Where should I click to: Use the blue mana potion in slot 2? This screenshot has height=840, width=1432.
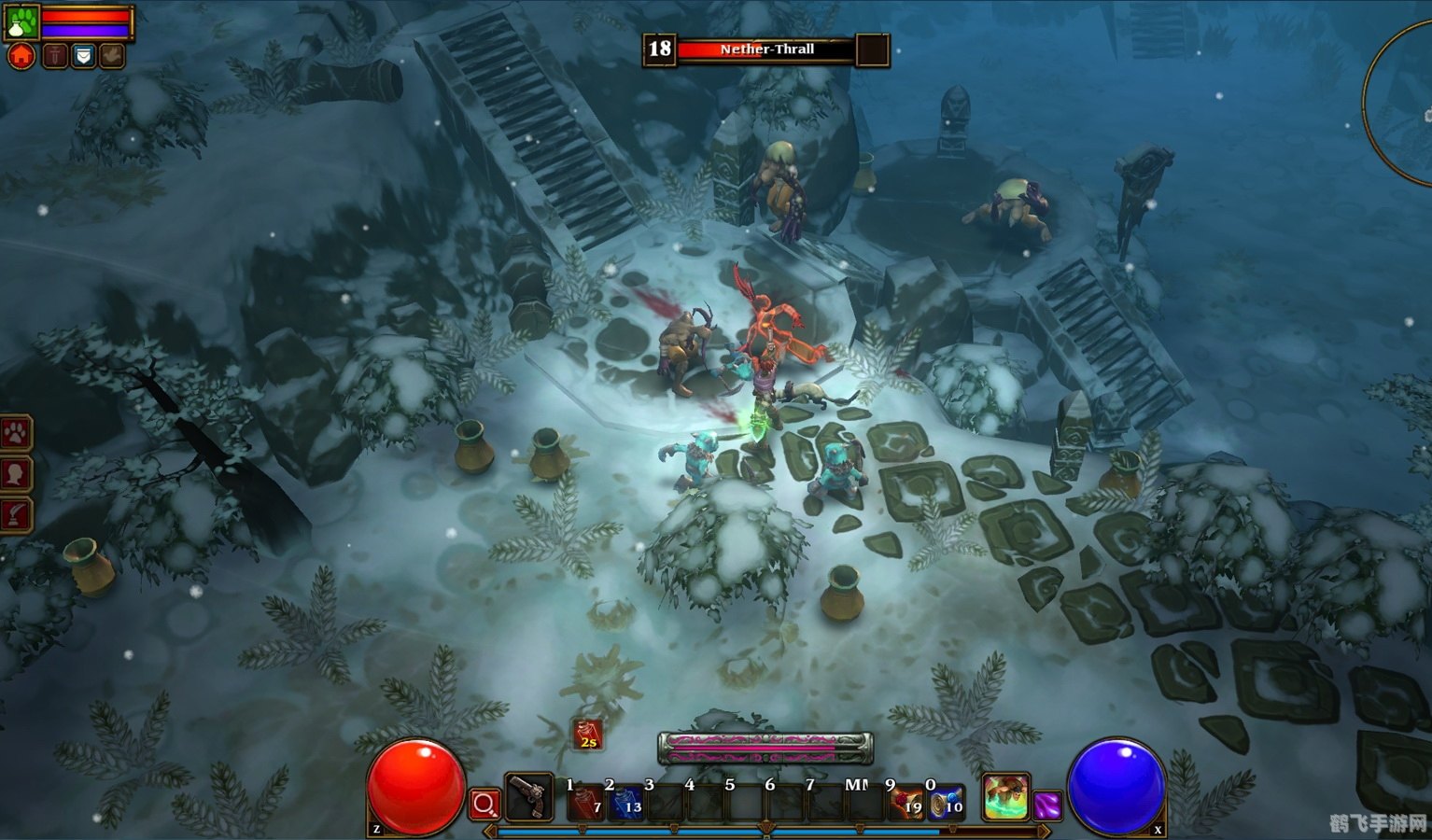(x=625, y=803)
